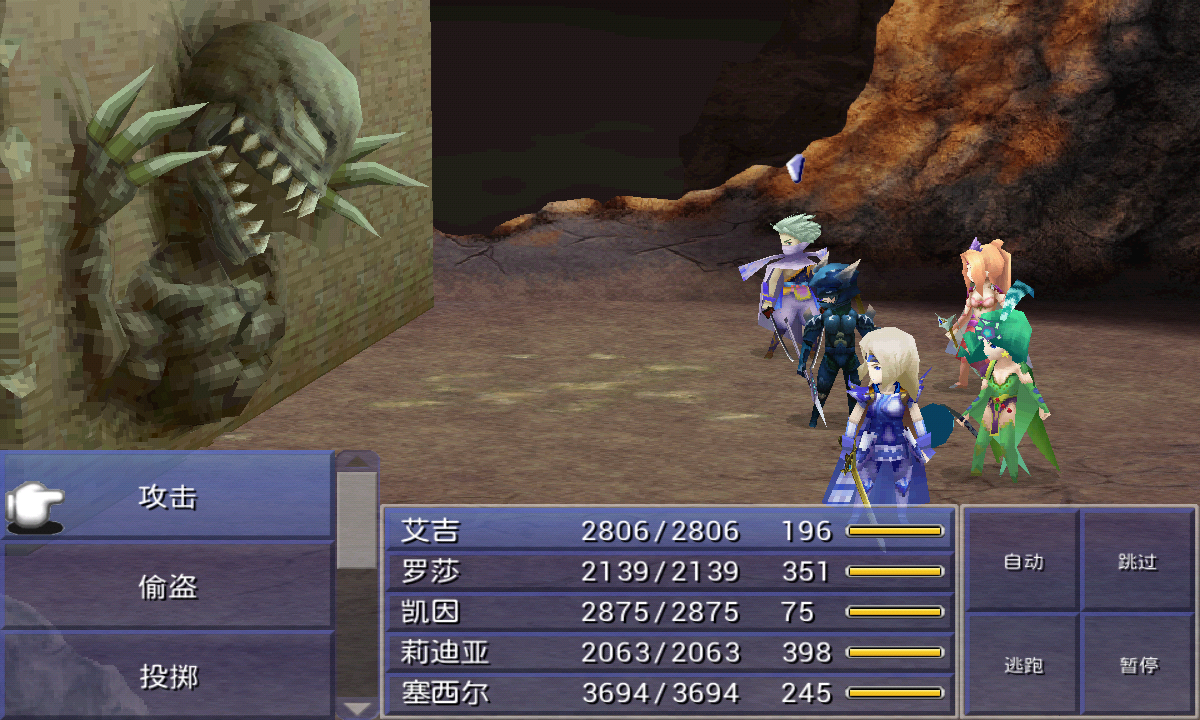Flee battle with the 逃跑 button
Image resolution: width=1200 pixels, height=720 pixels.
click(x=1023, y=665)
